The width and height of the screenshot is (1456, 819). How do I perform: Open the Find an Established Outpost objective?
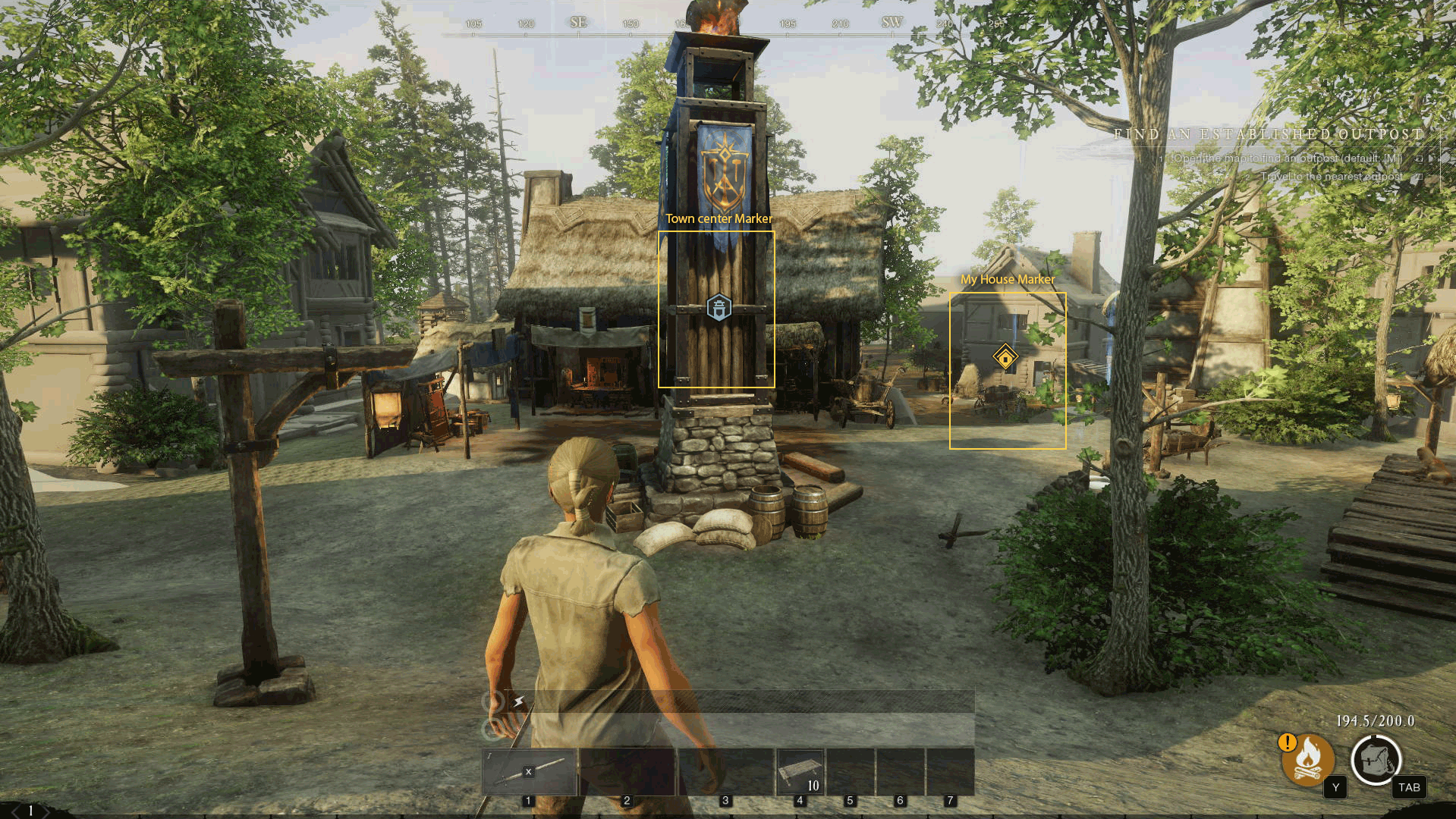coord(1269,134)
